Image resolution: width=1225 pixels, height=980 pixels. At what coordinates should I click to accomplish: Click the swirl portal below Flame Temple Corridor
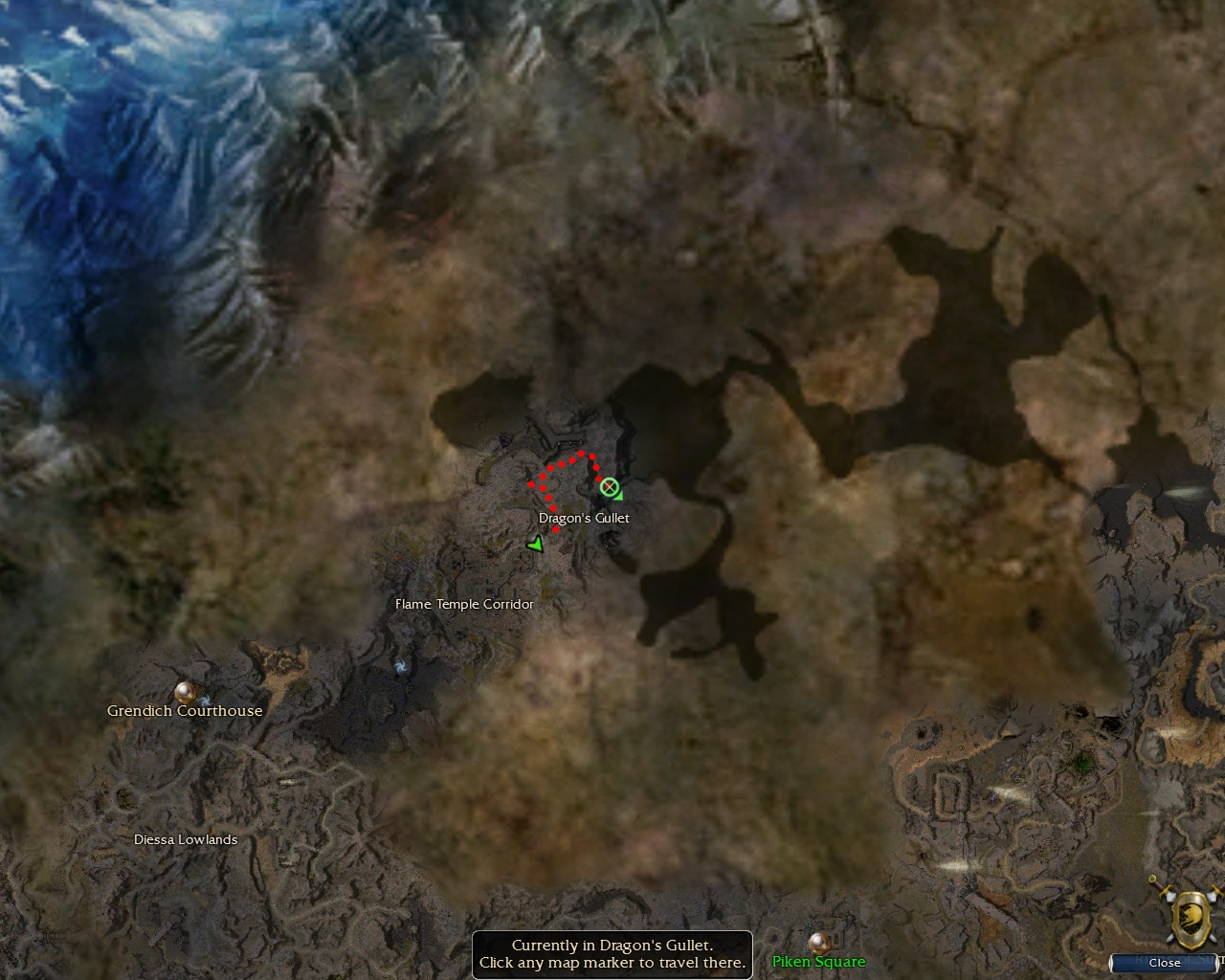[400, 667]
